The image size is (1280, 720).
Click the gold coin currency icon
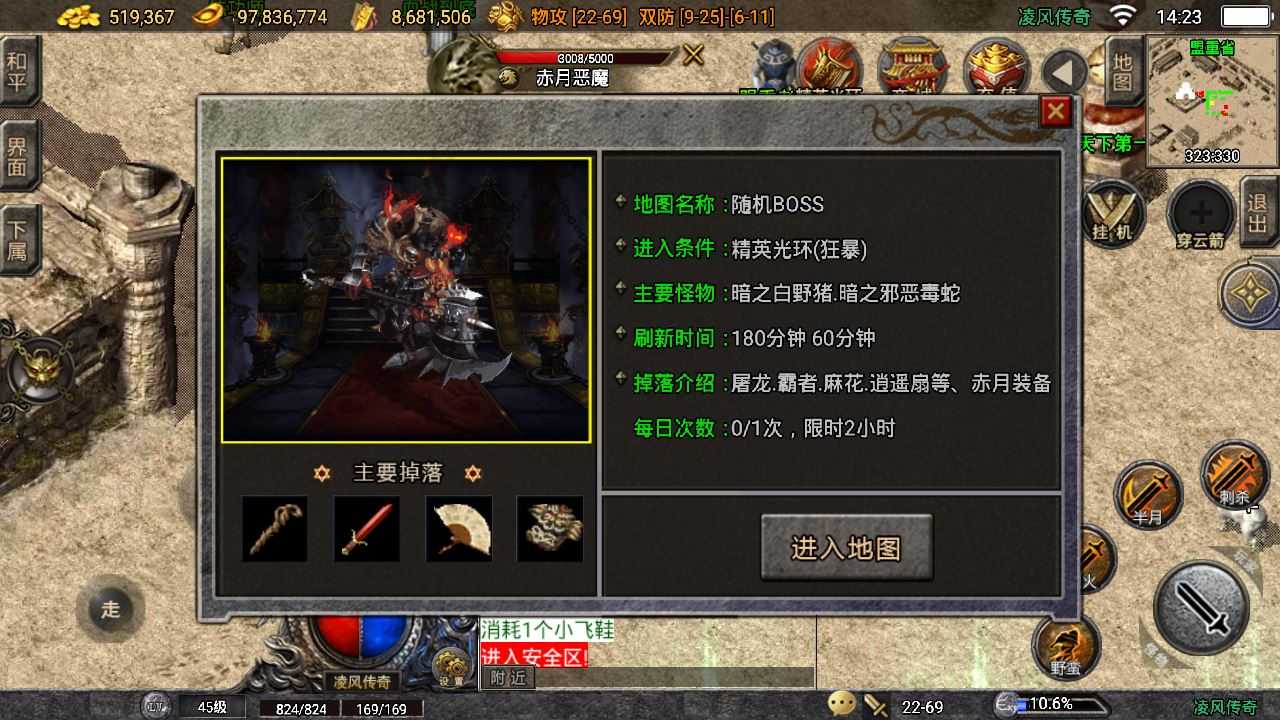point(78,15)
